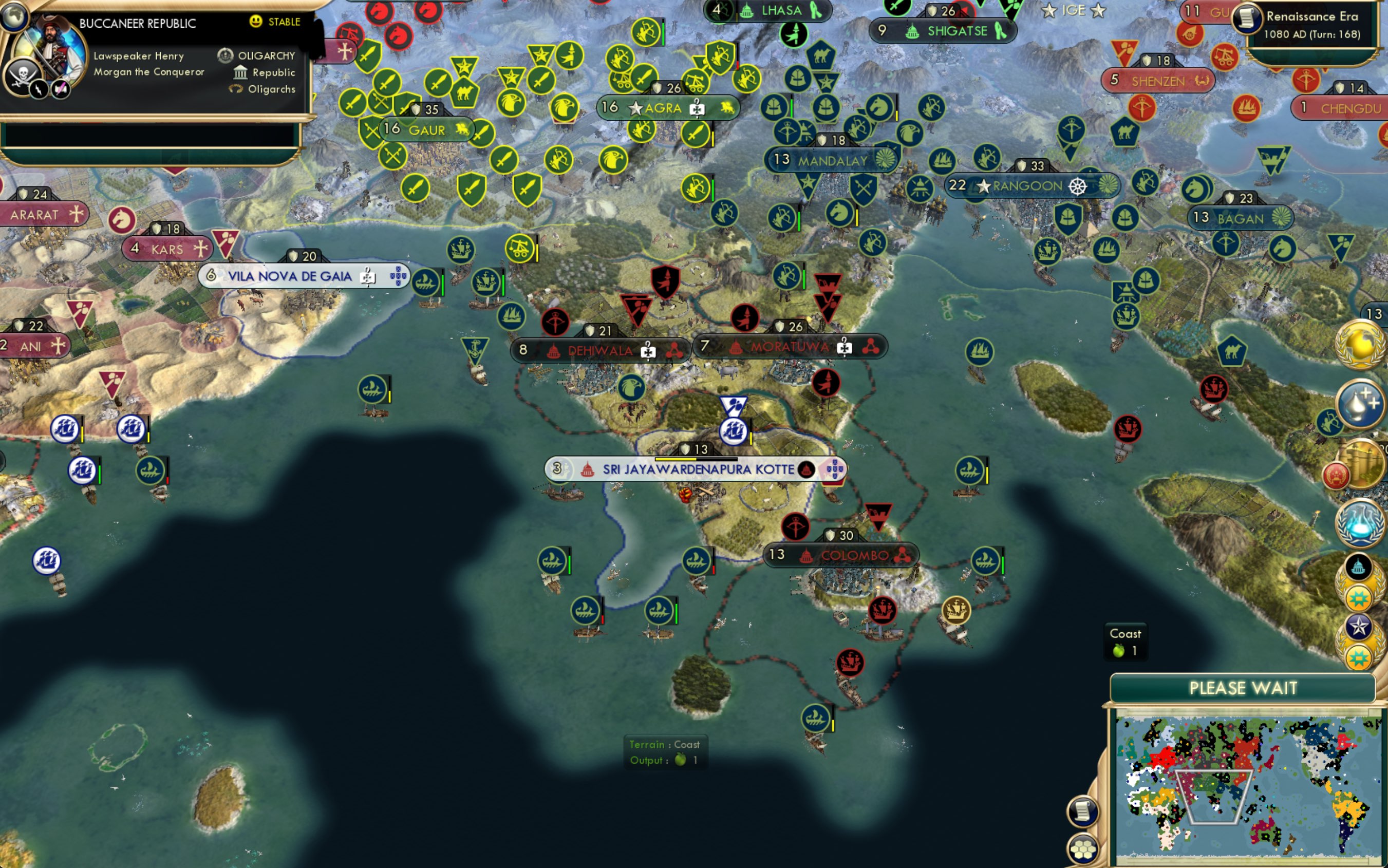Click the yellow progress bar above Kotte's name
The image size is (1388, 868).
click(x=676, y=459)
